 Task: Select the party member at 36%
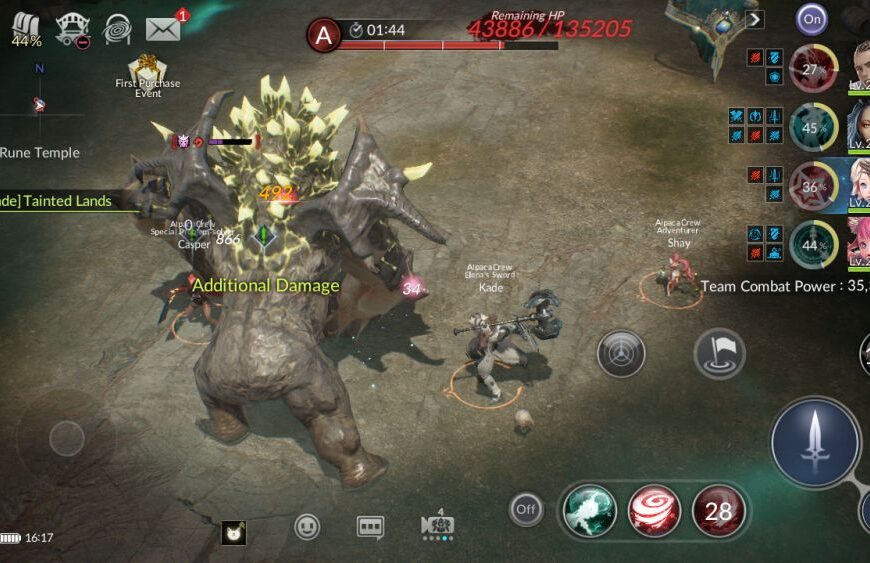(813, 185)
